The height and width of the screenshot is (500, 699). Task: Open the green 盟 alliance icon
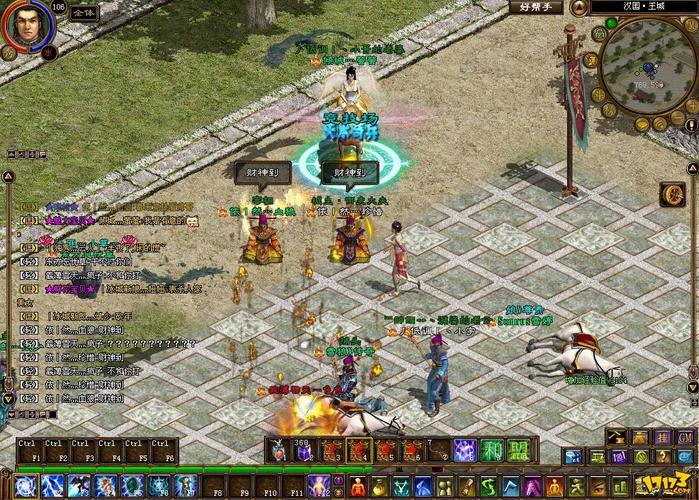point(517,451)
